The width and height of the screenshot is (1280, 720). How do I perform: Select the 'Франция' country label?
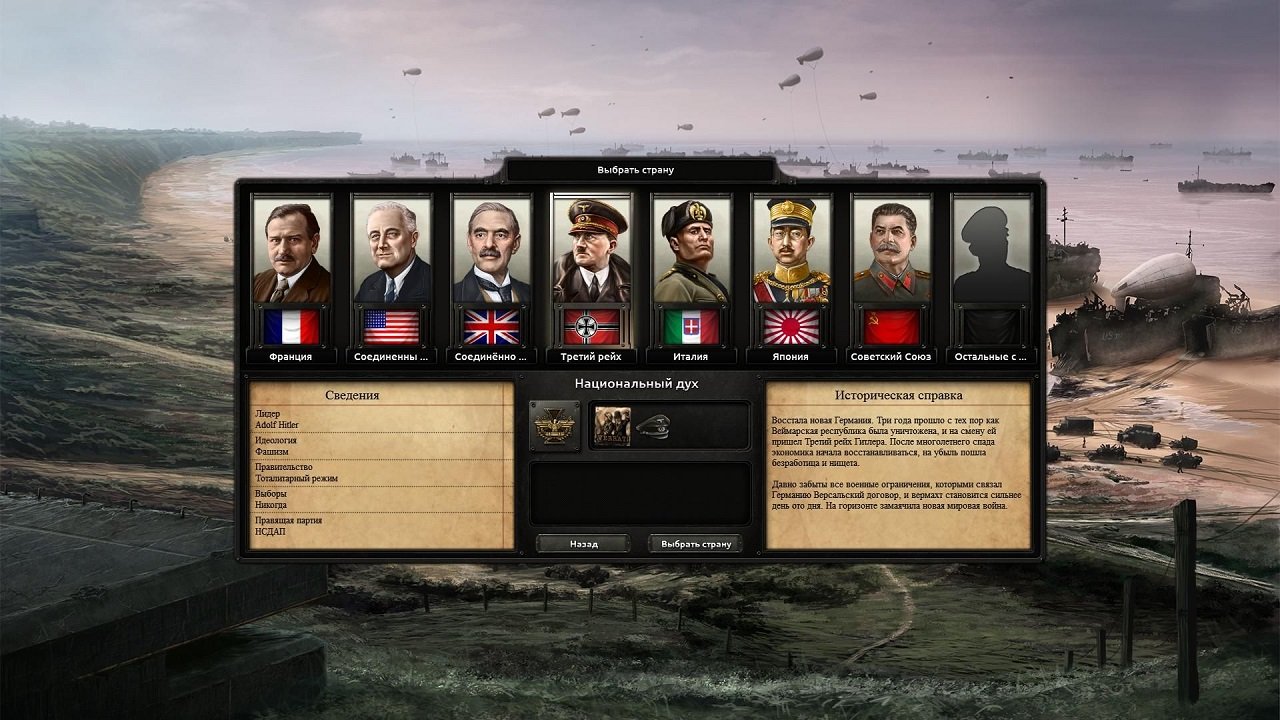coord(289,354)
